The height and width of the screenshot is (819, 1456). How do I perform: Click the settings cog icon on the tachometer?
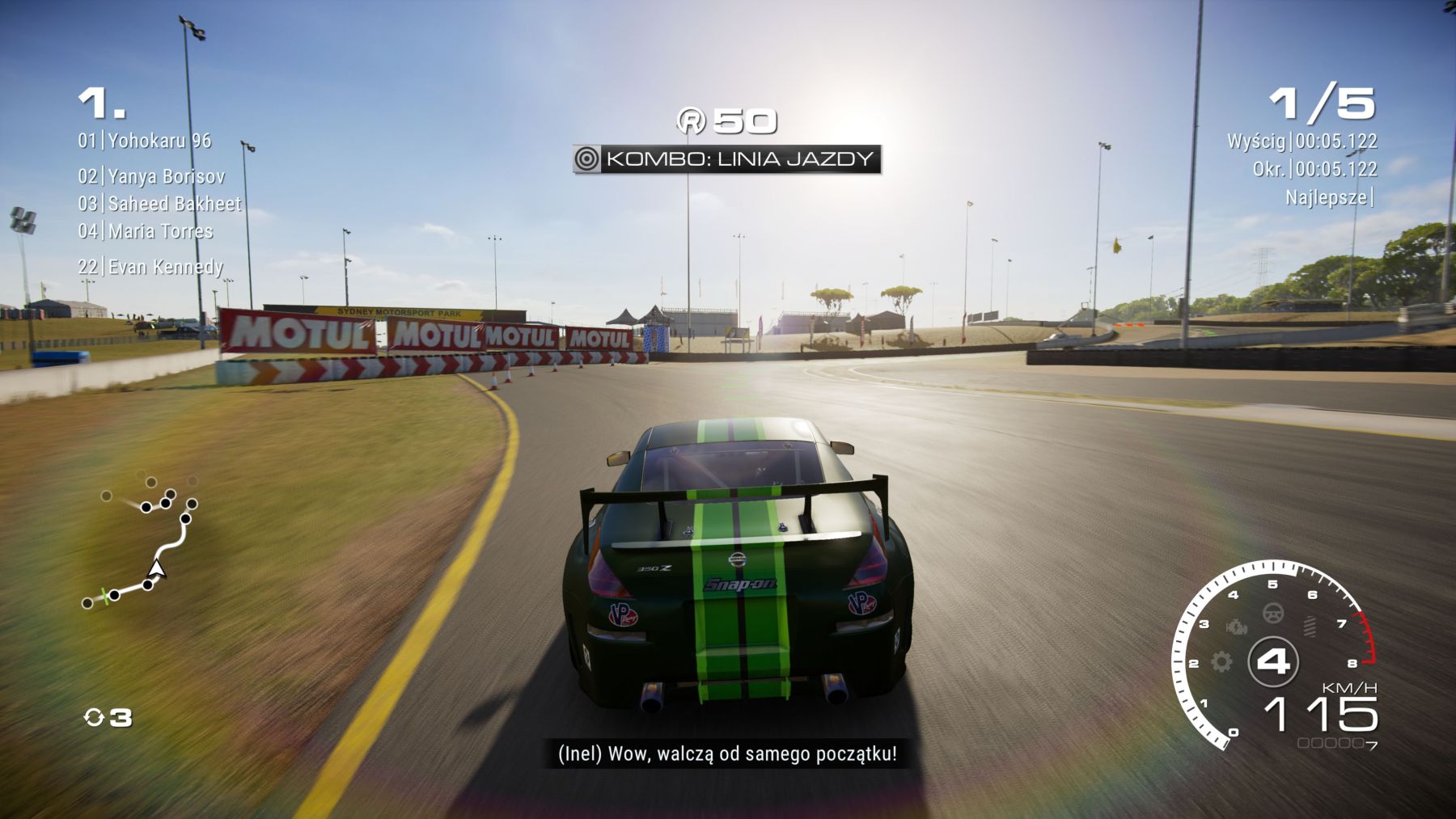pos(1221,663)
